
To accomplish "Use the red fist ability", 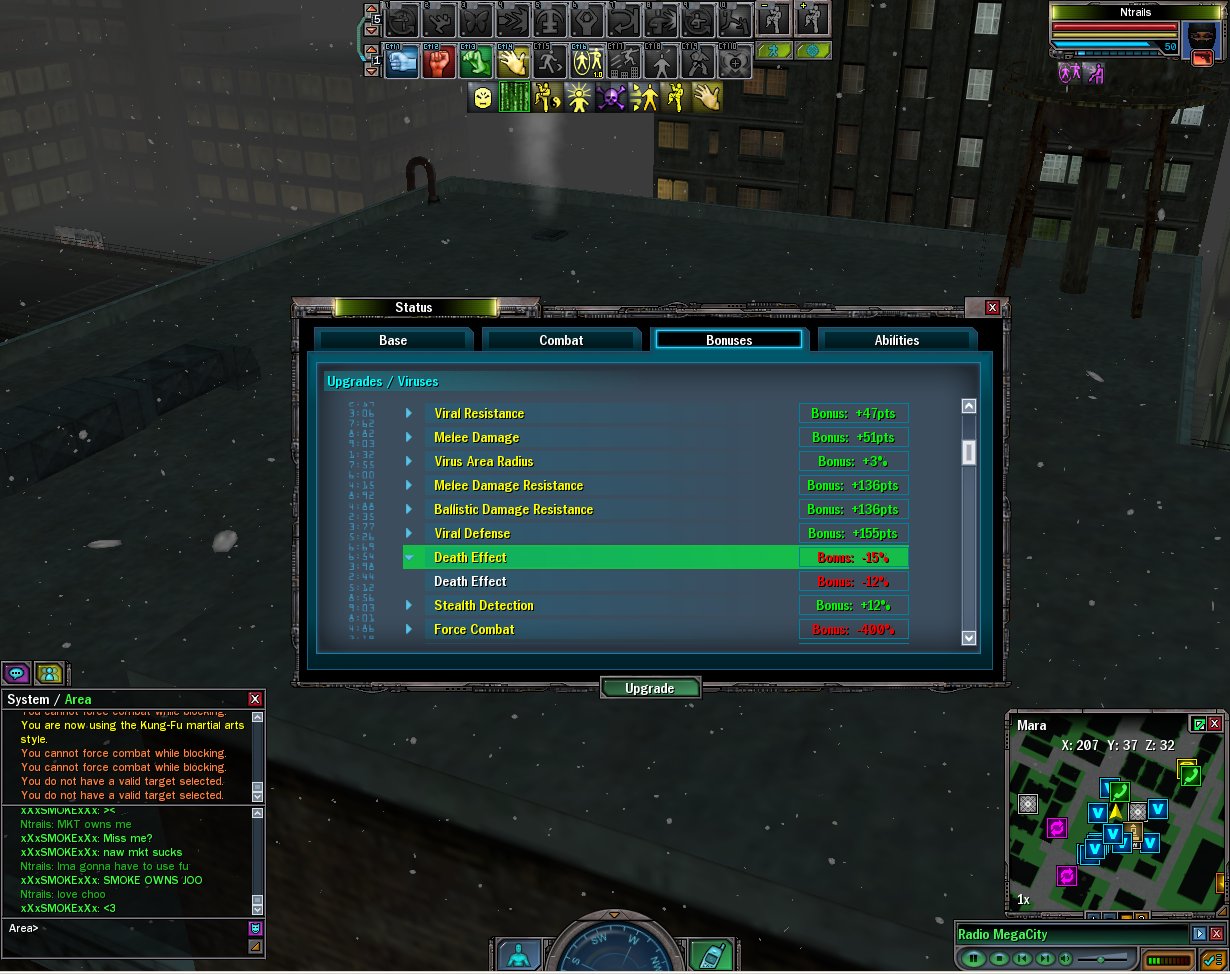I will click(439, 62).
